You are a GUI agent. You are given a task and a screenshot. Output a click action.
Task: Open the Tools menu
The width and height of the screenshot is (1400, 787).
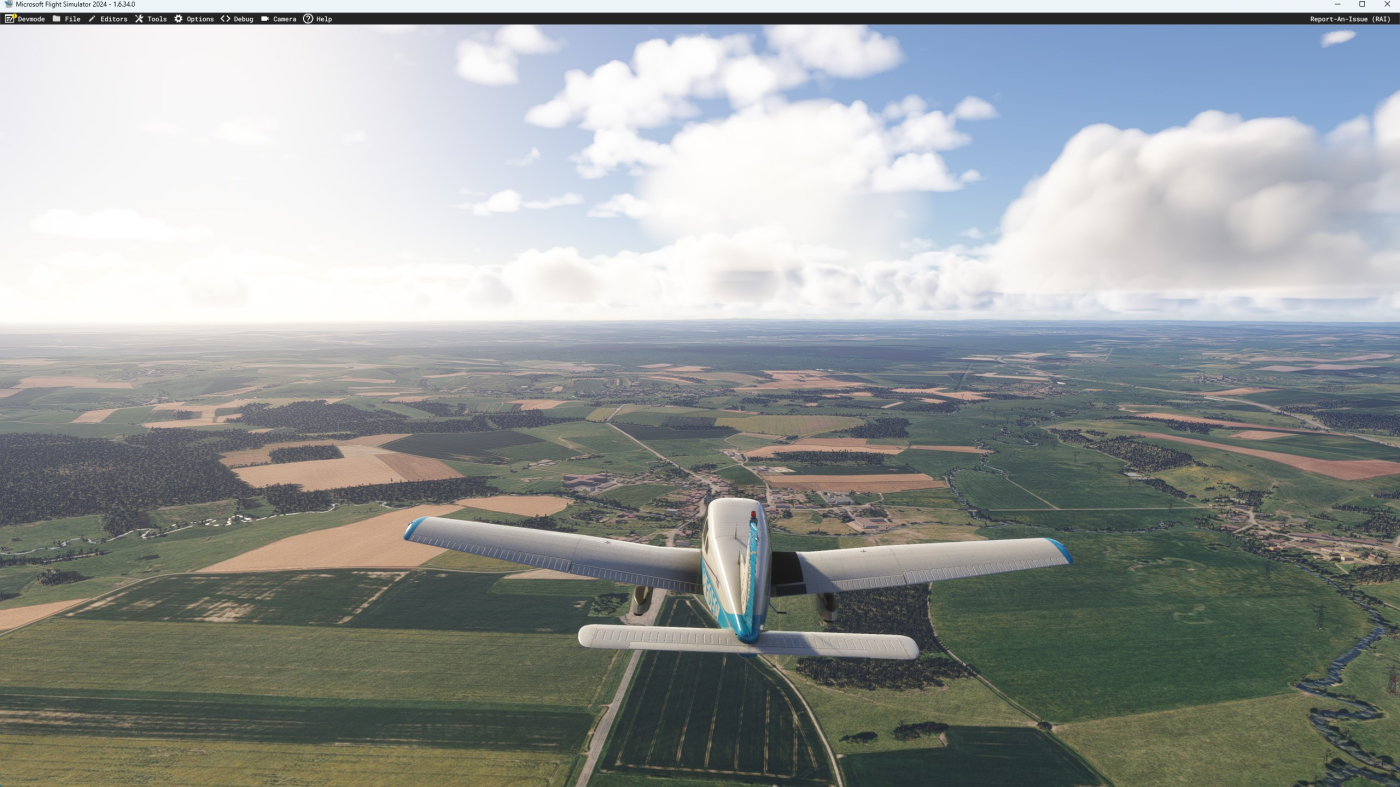[157, 17]
